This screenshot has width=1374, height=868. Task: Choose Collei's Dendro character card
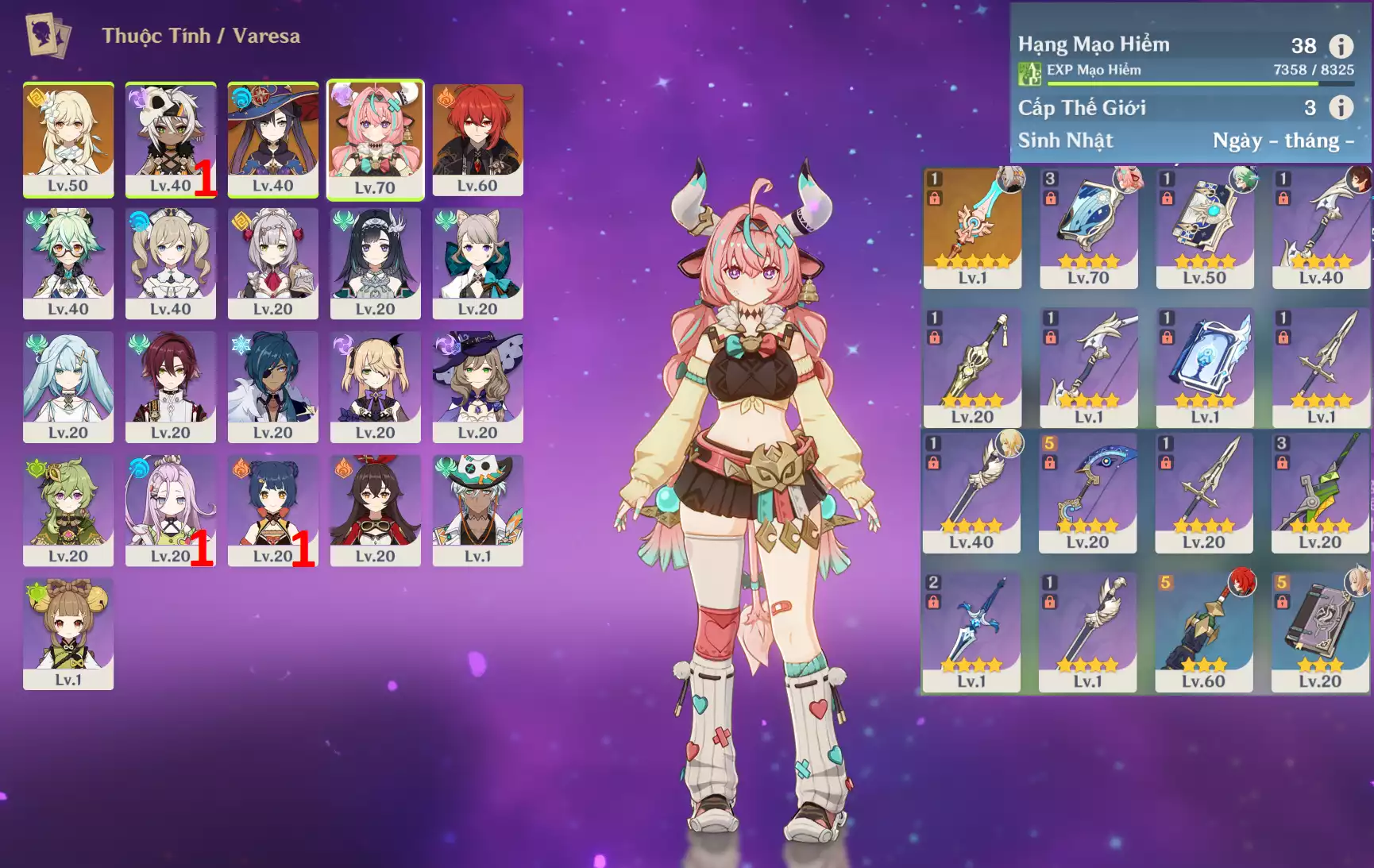(68, 510)
